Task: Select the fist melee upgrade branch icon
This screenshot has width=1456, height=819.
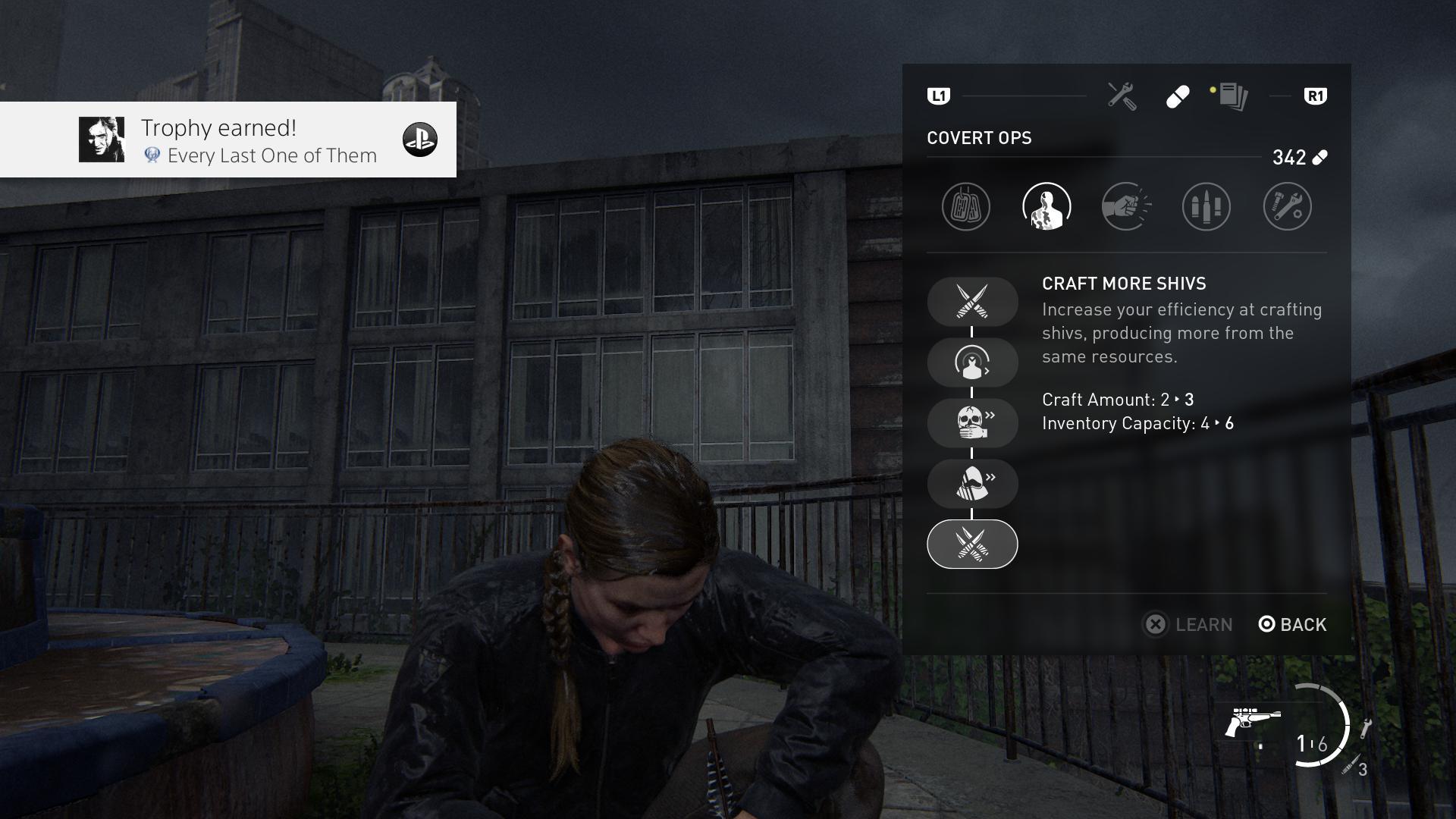Action: pyautogui.click(x=1128, y=206)
